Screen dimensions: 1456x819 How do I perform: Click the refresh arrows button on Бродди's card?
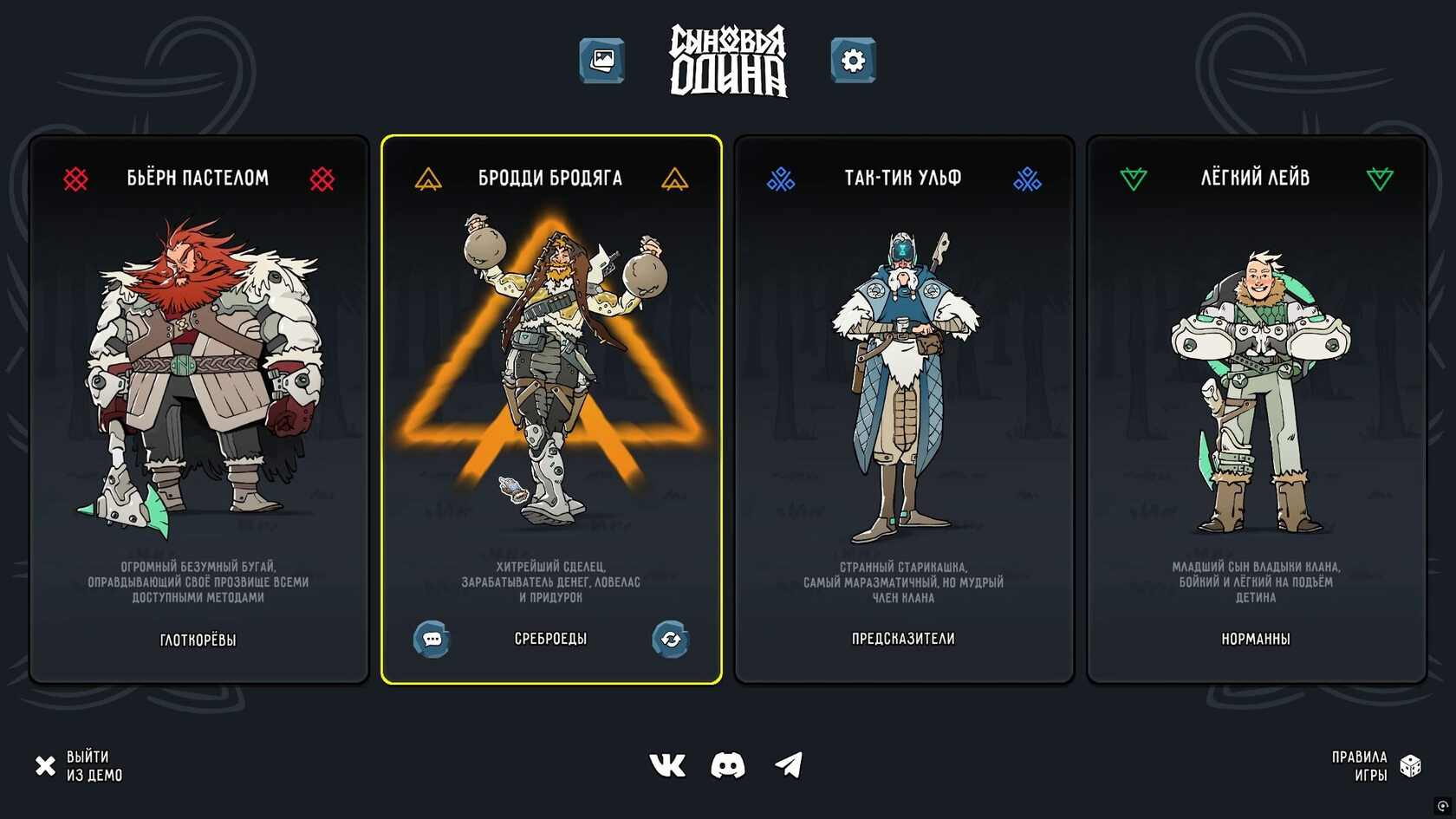click(x=671, y=640)
